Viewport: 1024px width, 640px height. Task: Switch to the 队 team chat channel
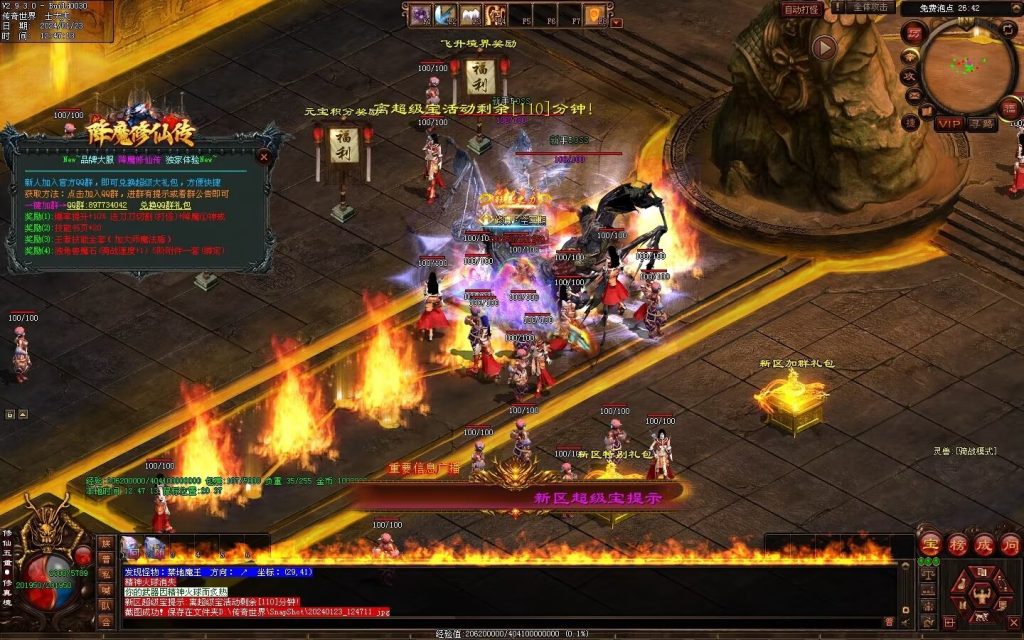pyautogui.click(x=106, y=604)
